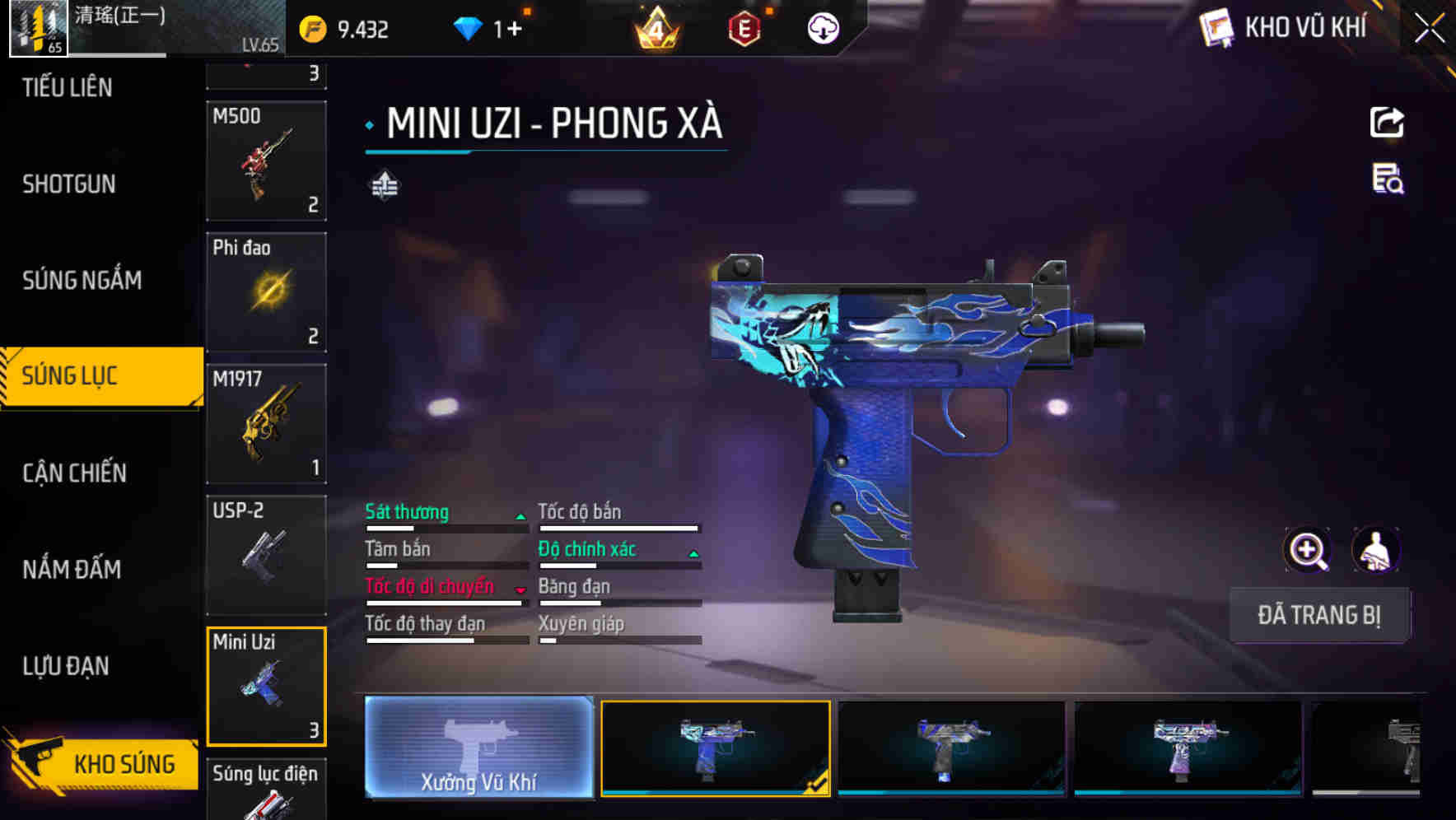Image resolution: width=1456 pixels, height=820 pixels.
Task: Open the share icon for Mini Uzi skin
Action: [x=1387, y=122]
